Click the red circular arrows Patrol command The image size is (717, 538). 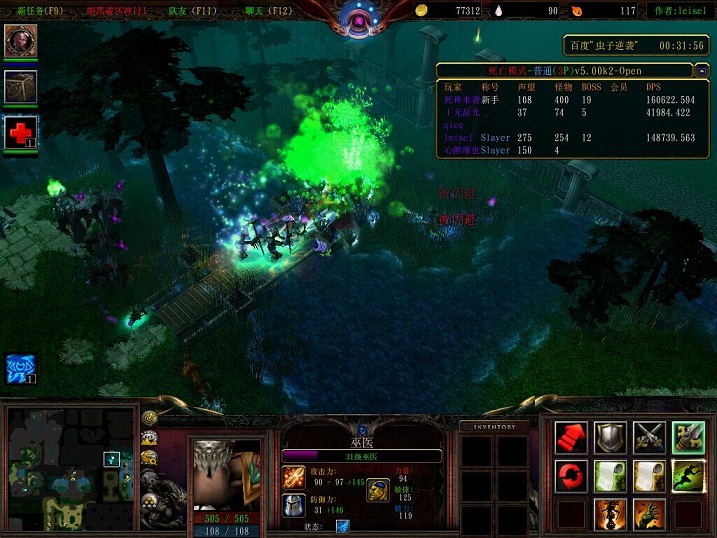tap(572, 476)
